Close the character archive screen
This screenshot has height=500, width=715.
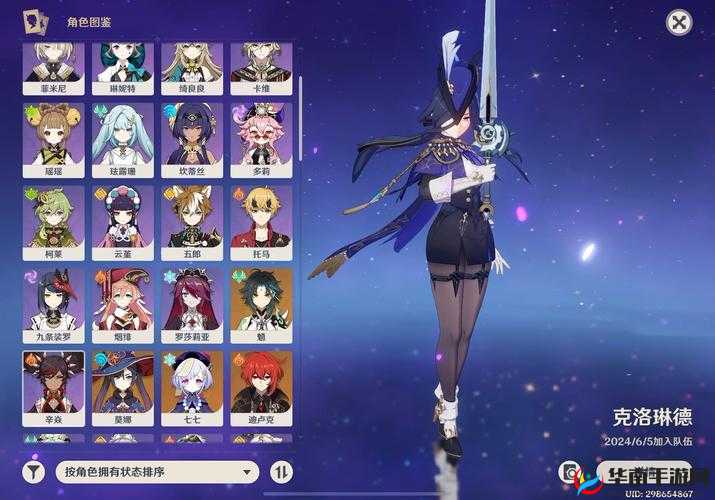pos(678,23)
